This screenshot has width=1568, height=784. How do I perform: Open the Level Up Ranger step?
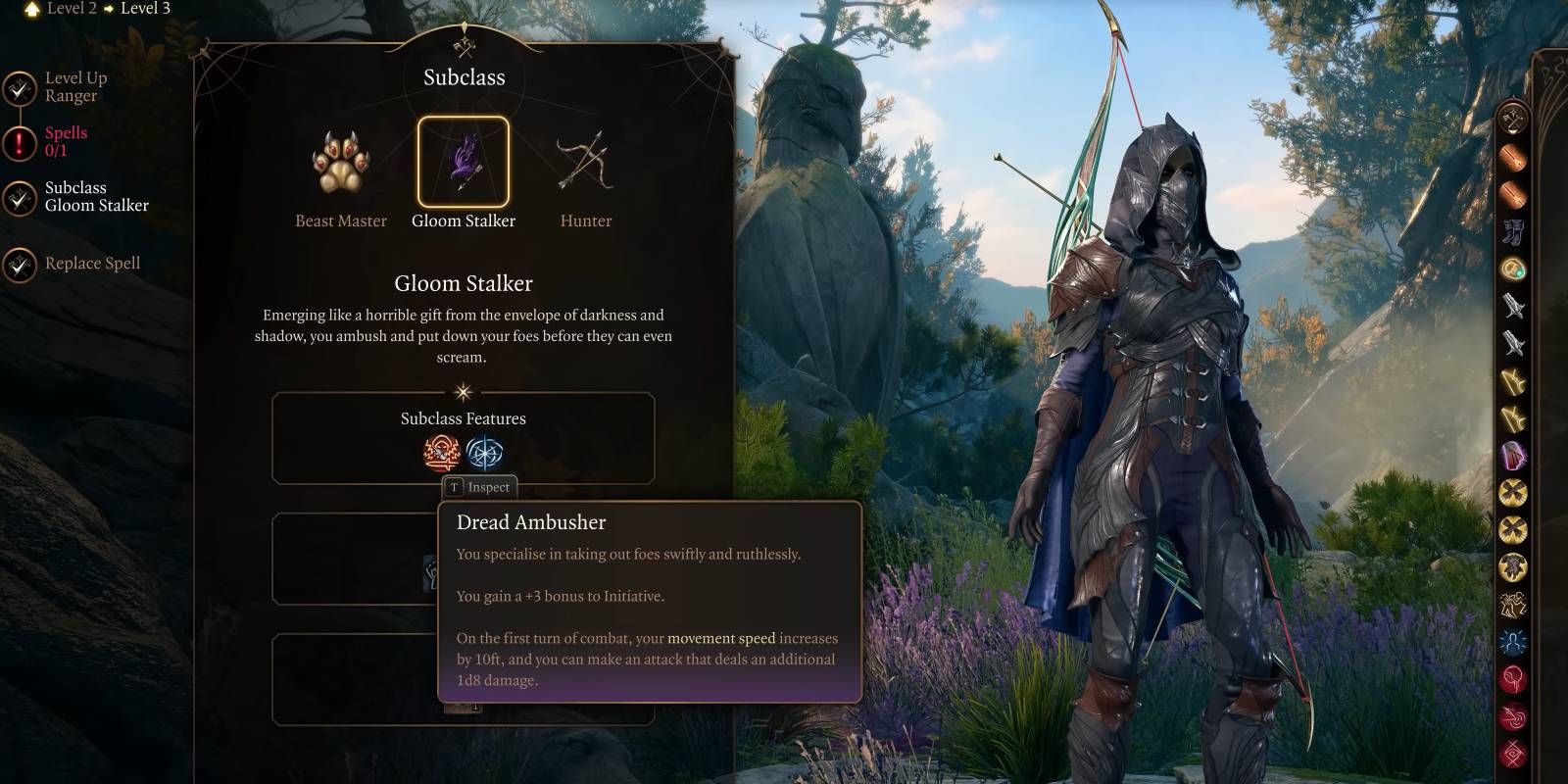click(x=74, y=87)
